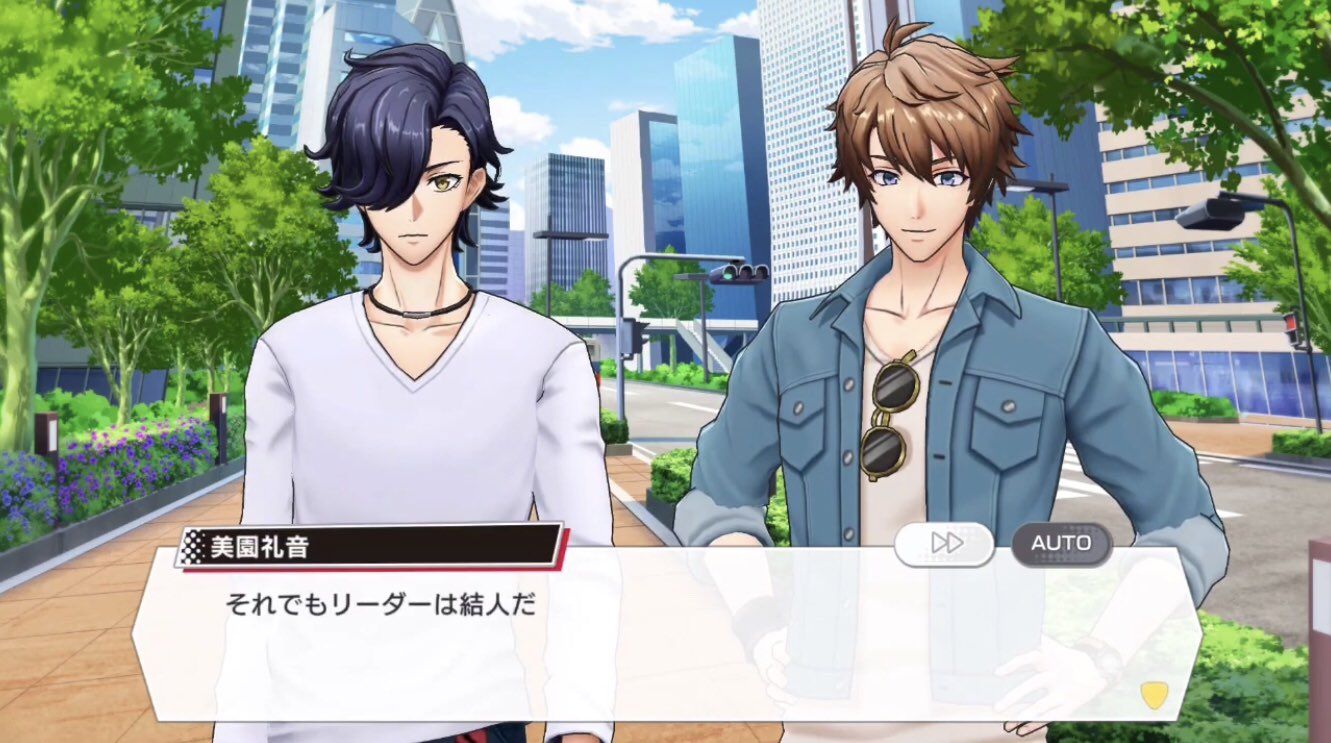The height and width of the screenshot is (743, 1331).
Task: Advance dialogue via the yellow arrow indicator
Action: click(1153, 695)
